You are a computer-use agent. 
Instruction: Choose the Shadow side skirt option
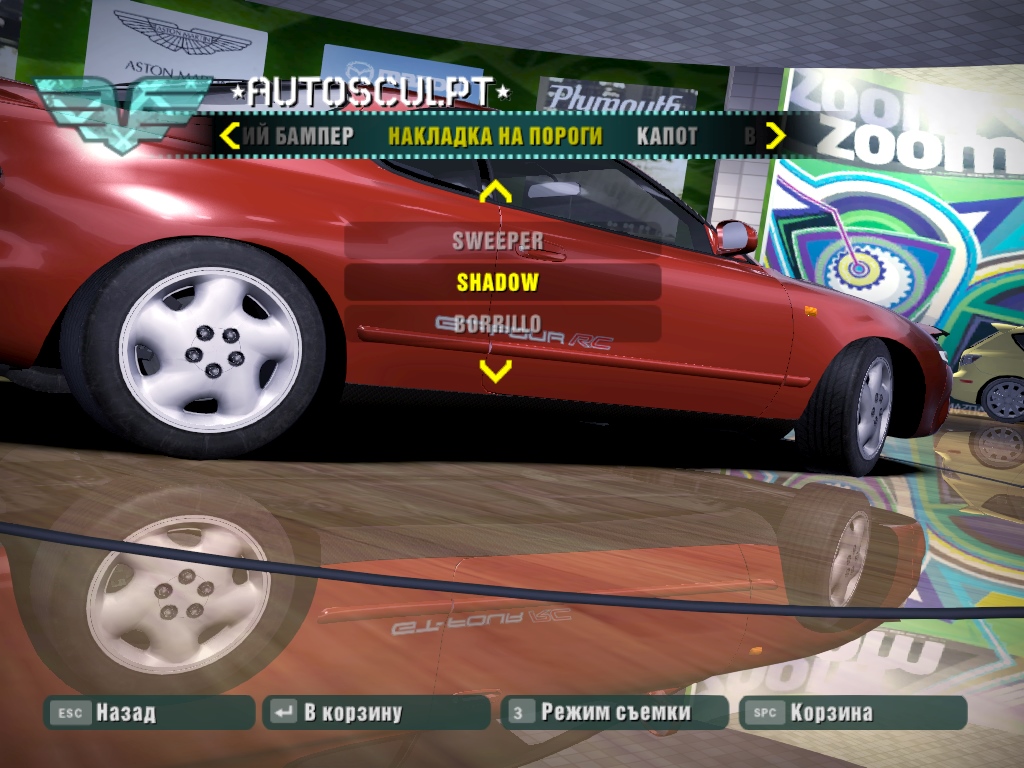pos(498,282)
